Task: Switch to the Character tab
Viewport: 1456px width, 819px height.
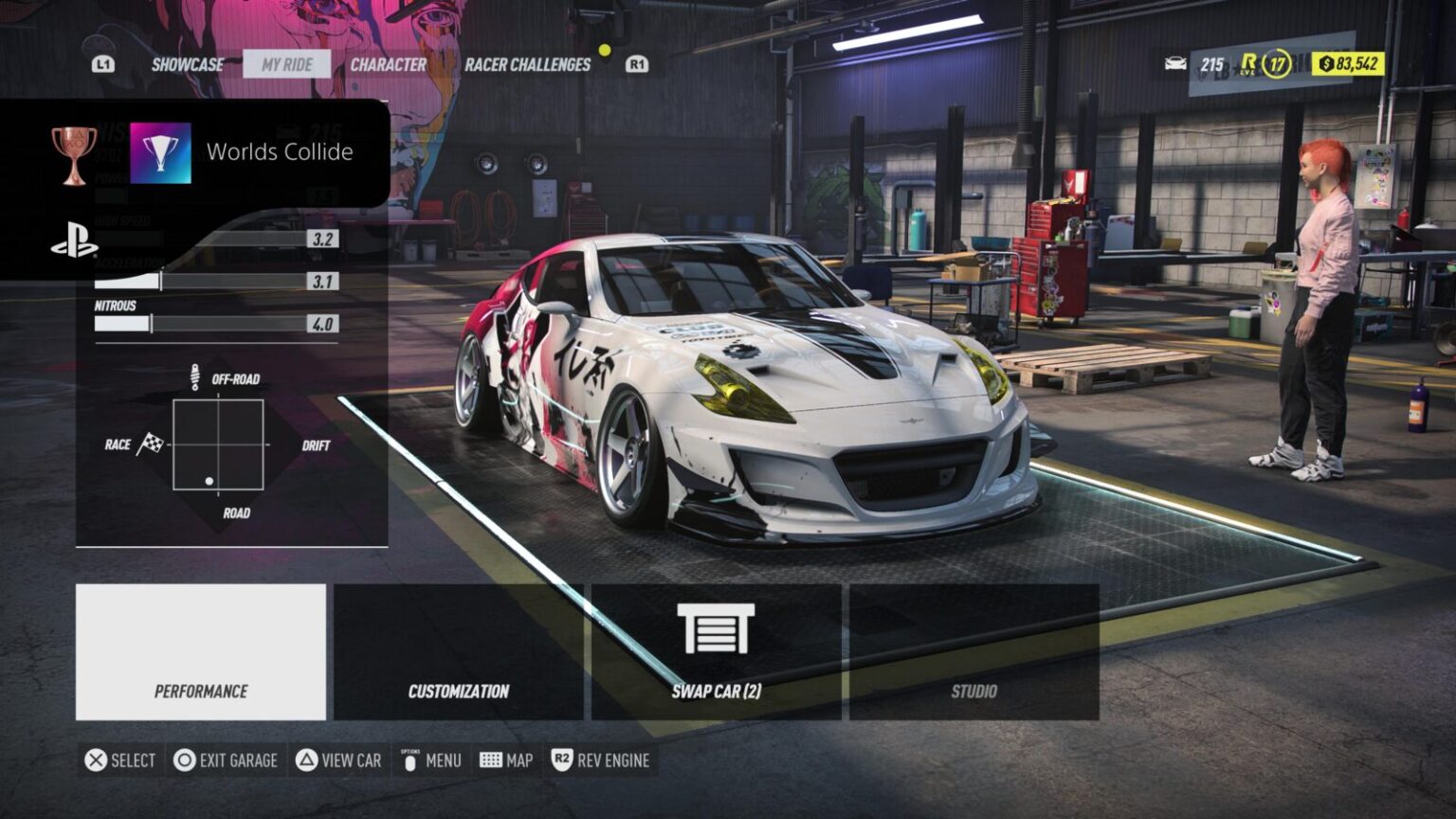Action: [388, 64]
